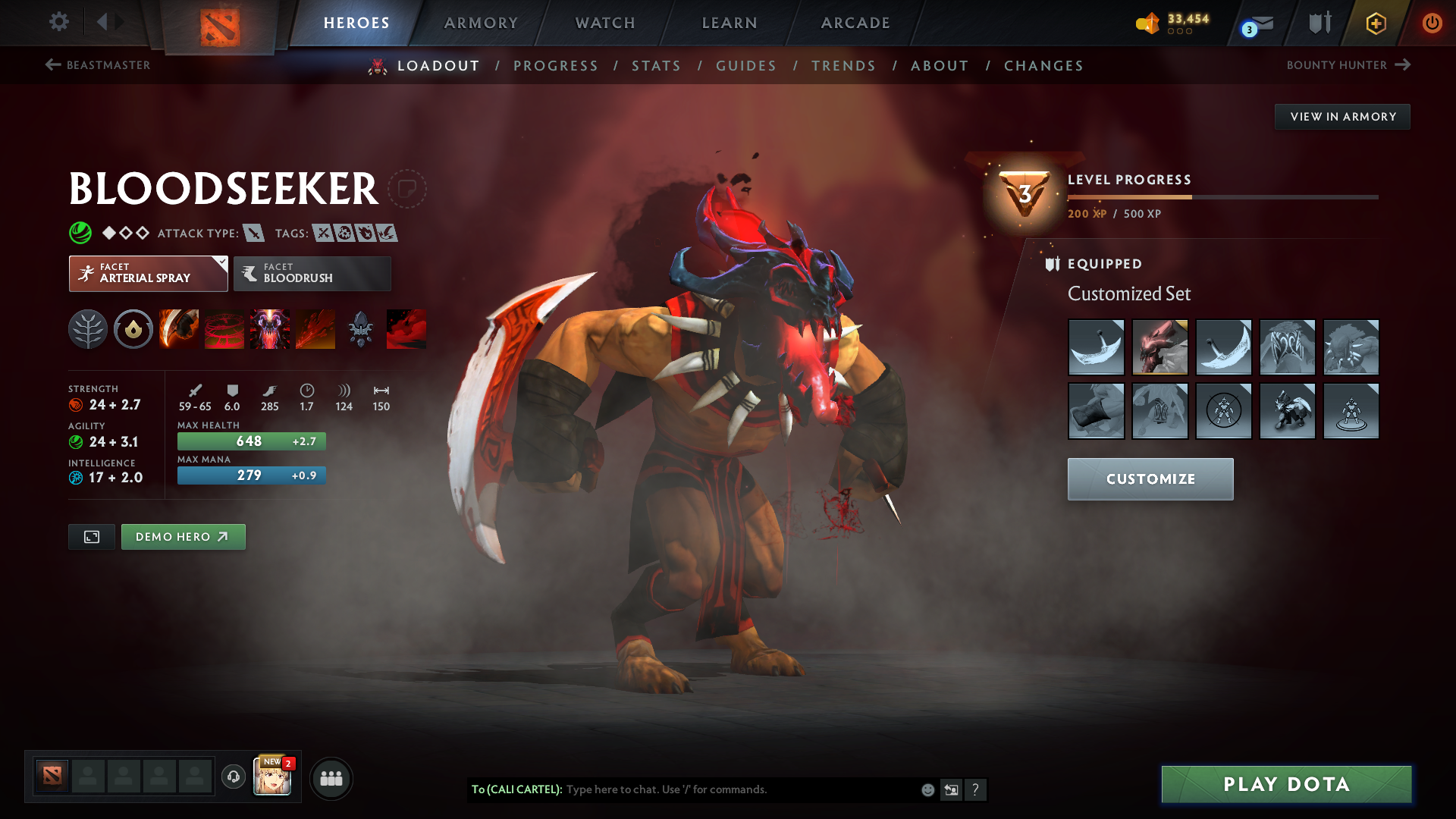The image size is (1456, 819).
Task: Open the Customize loadout button
Action: tap(1150, 479)
